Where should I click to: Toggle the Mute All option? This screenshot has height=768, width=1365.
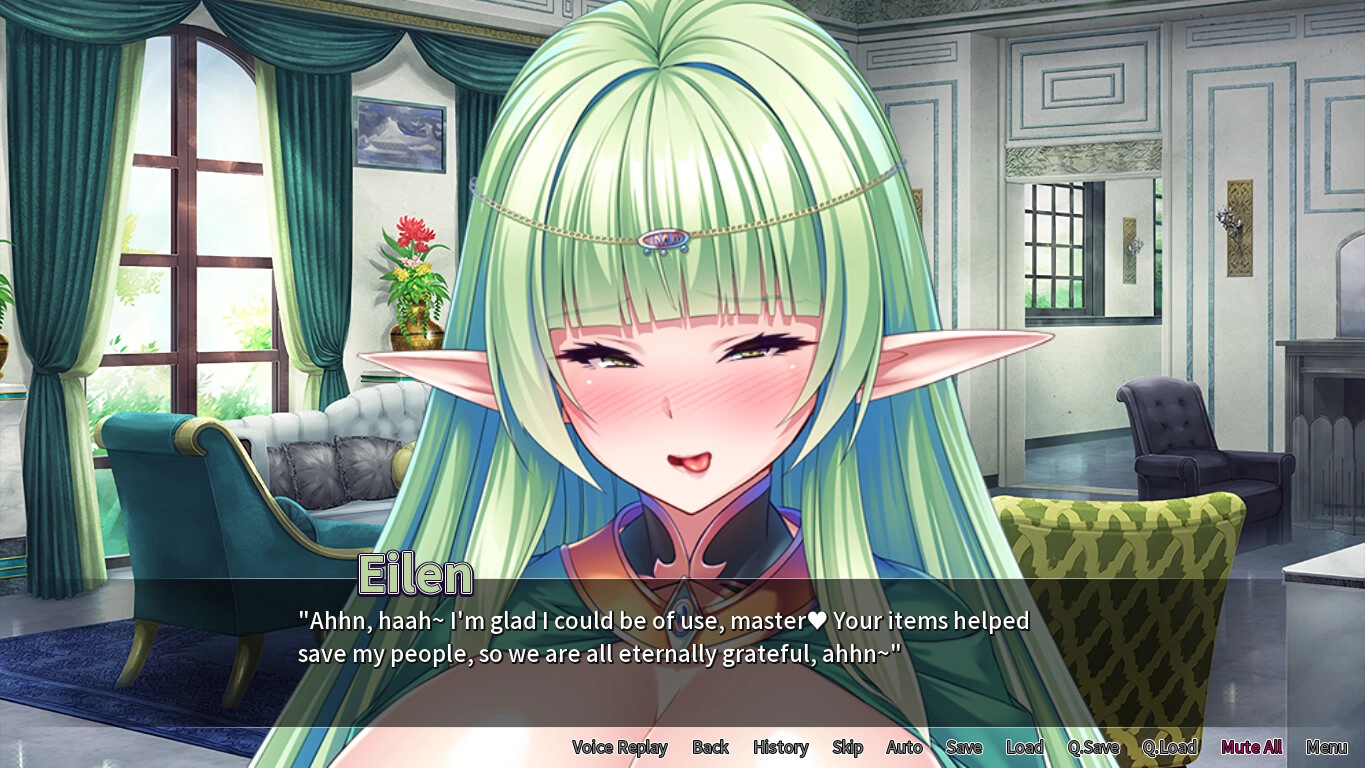pos(1251,747)
